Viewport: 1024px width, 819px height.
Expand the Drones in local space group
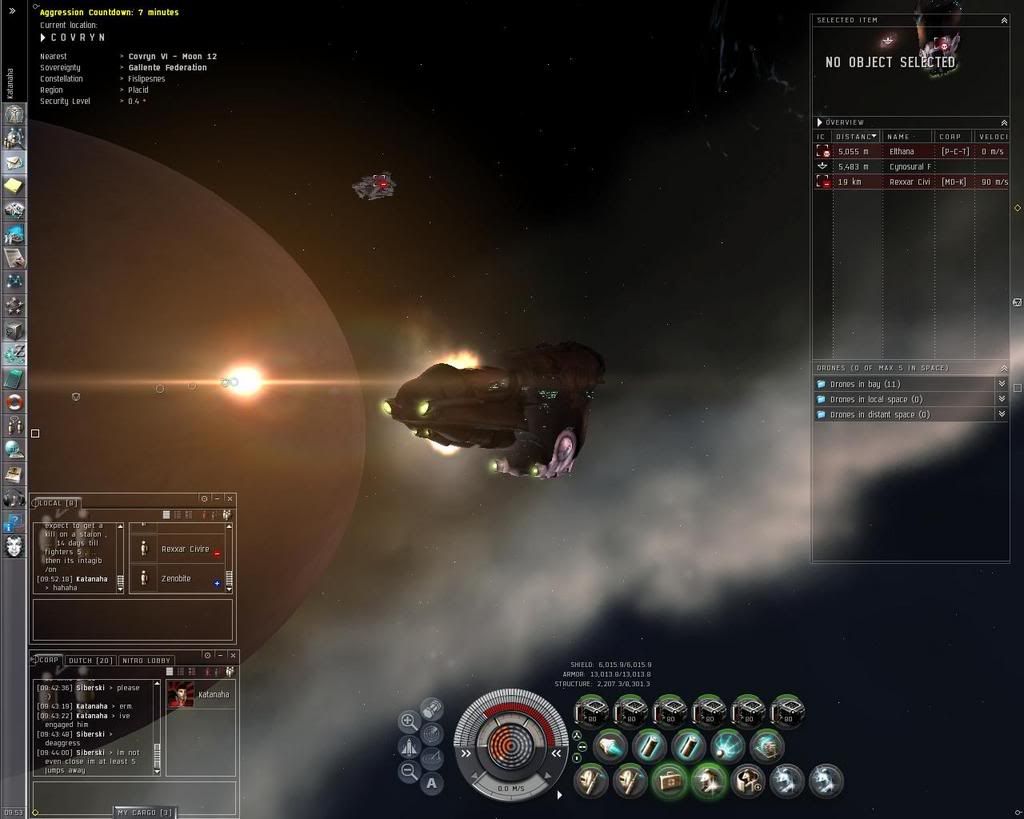tap(1001, 399)
